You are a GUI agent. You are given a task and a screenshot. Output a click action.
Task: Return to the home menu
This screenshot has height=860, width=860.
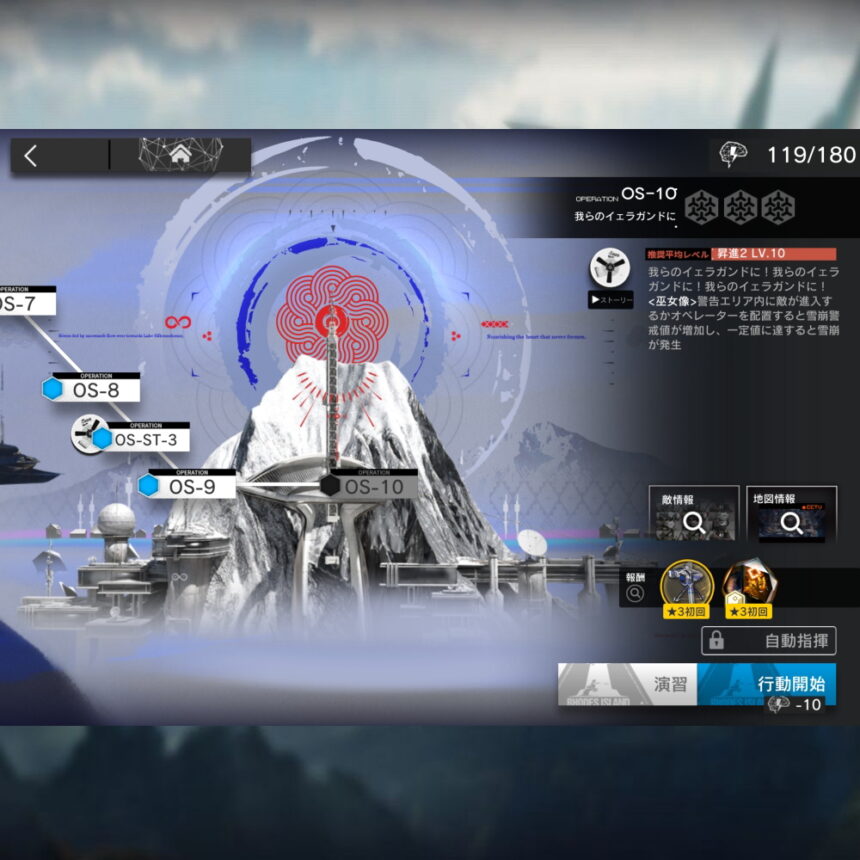(180, 155)
